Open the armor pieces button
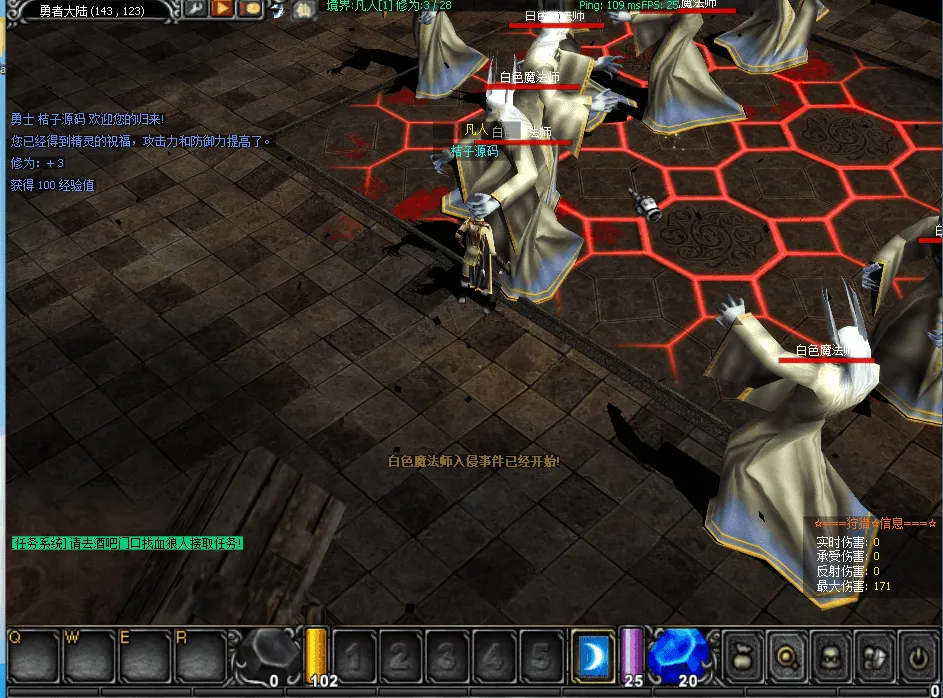 (x=874, y=656)
